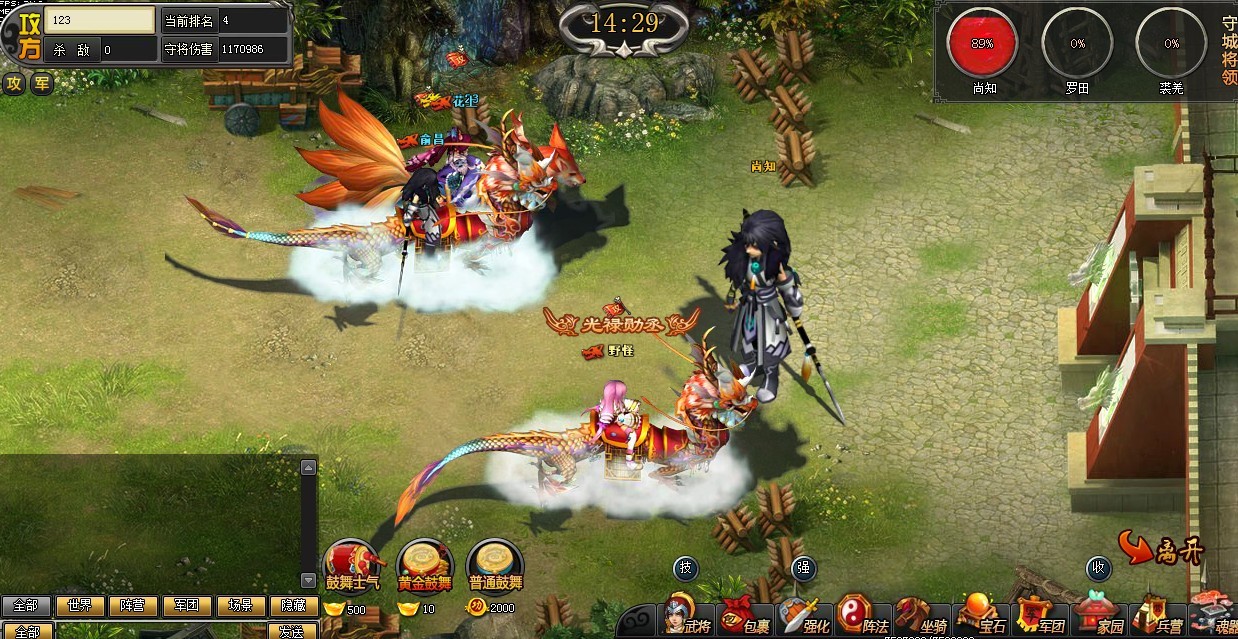Choose 黄金鼓舞 gold drum boost
Screen dimensions: 1238x639
tap(424, 565)
